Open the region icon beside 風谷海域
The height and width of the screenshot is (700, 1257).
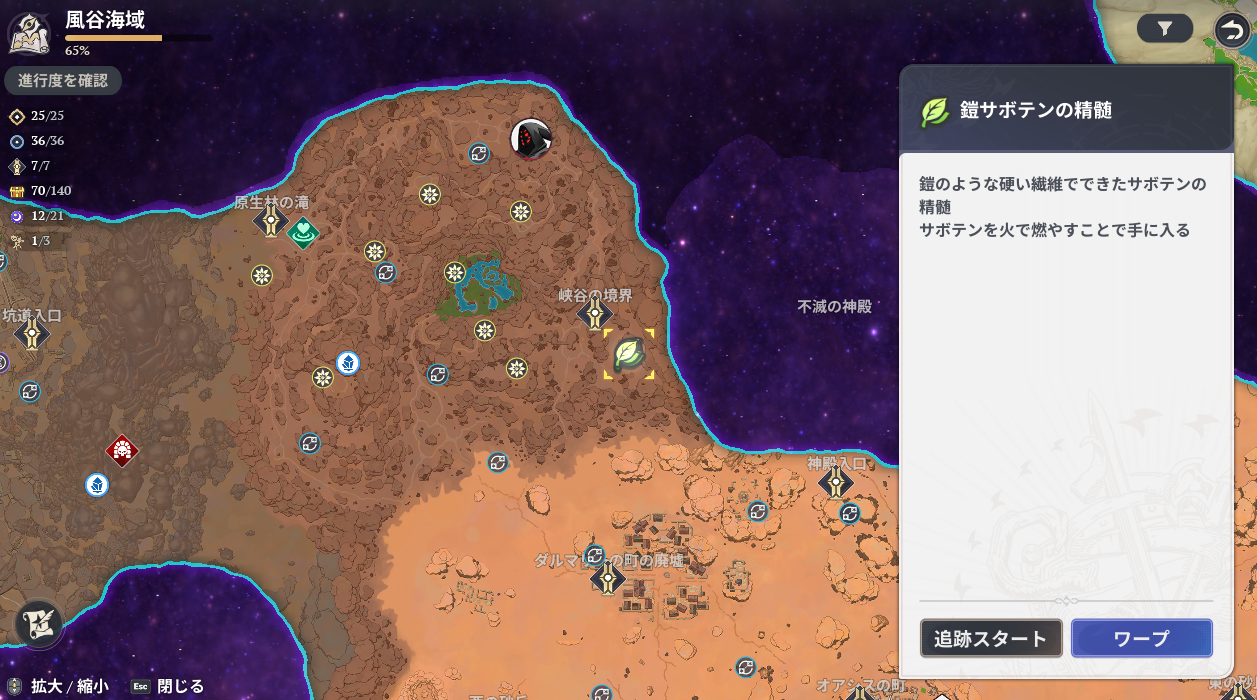[x=30, y=32]
